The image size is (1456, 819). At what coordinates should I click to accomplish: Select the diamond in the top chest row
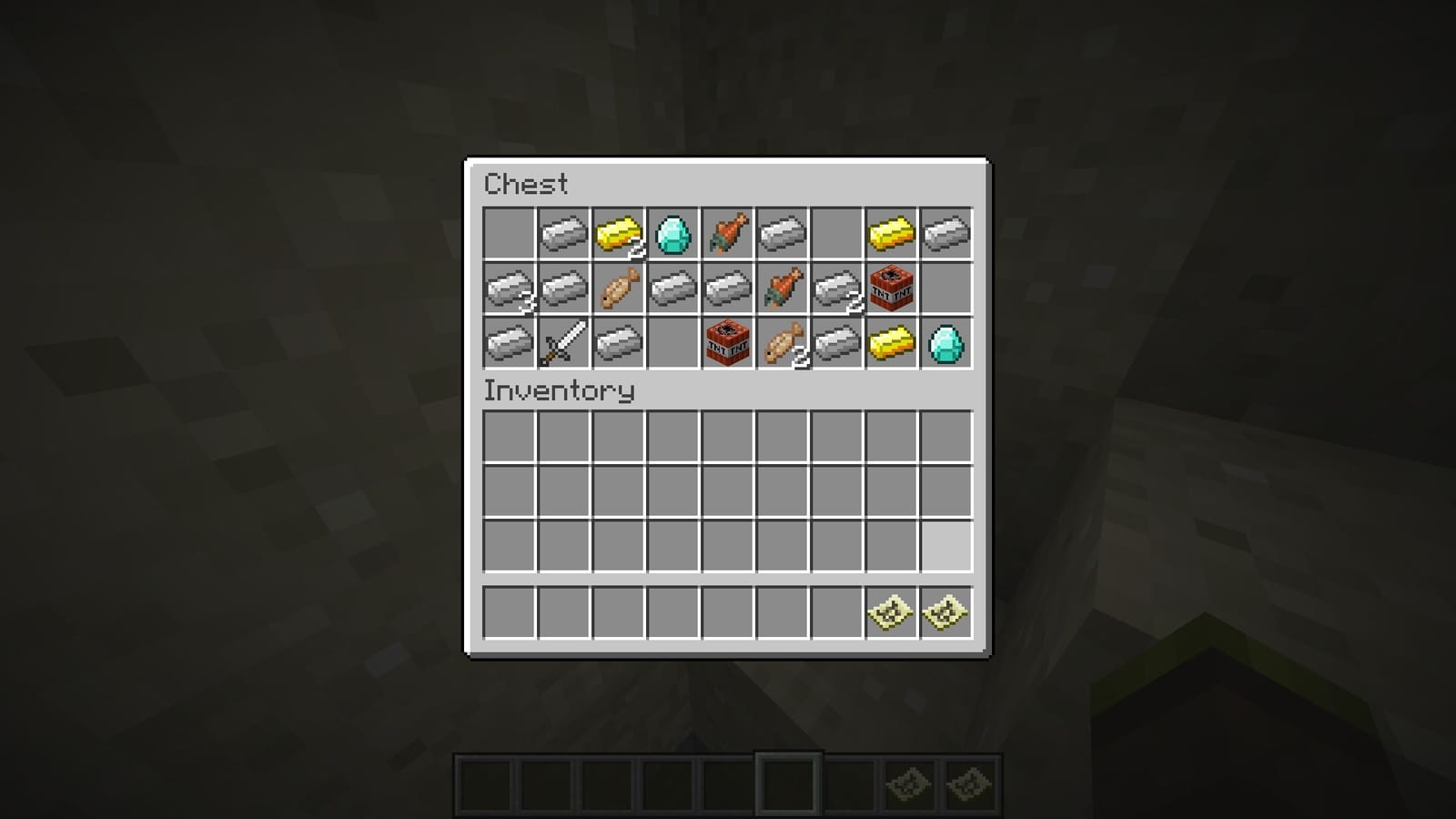672,233
